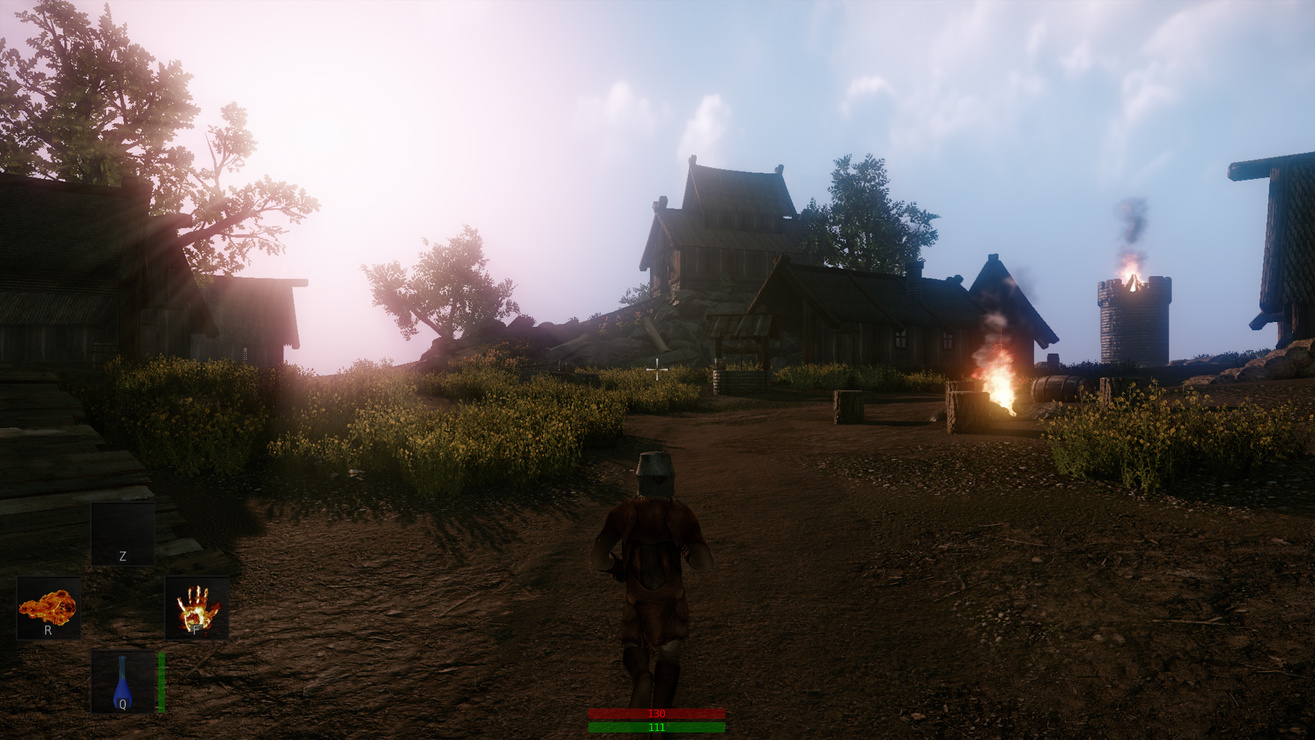Use the blue potion slot

click(x=123, y=682)
